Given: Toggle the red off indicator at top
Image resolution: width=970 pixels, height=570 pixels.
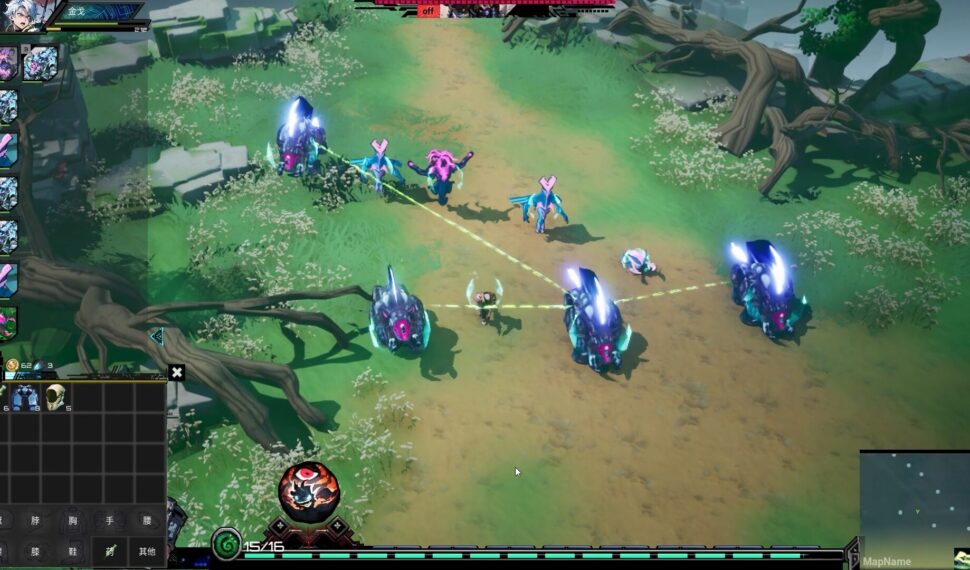Looking at the screenshot, I should 428,11.
